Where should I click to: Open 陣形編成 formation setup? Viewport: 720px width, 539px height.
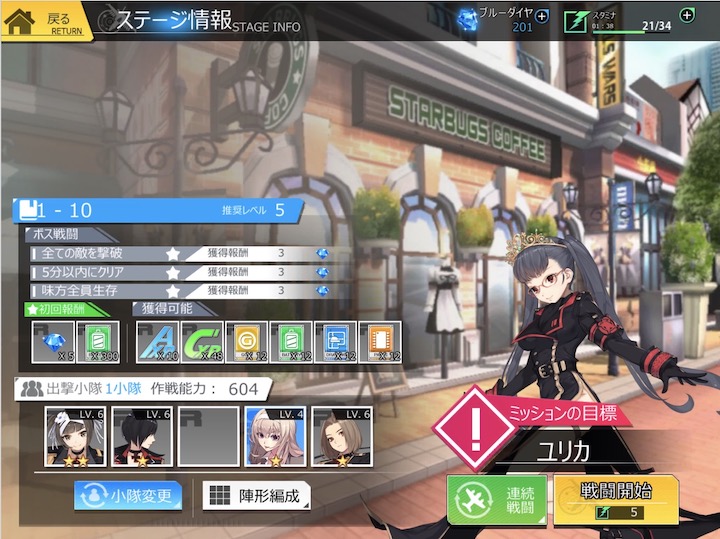point(256,495)
